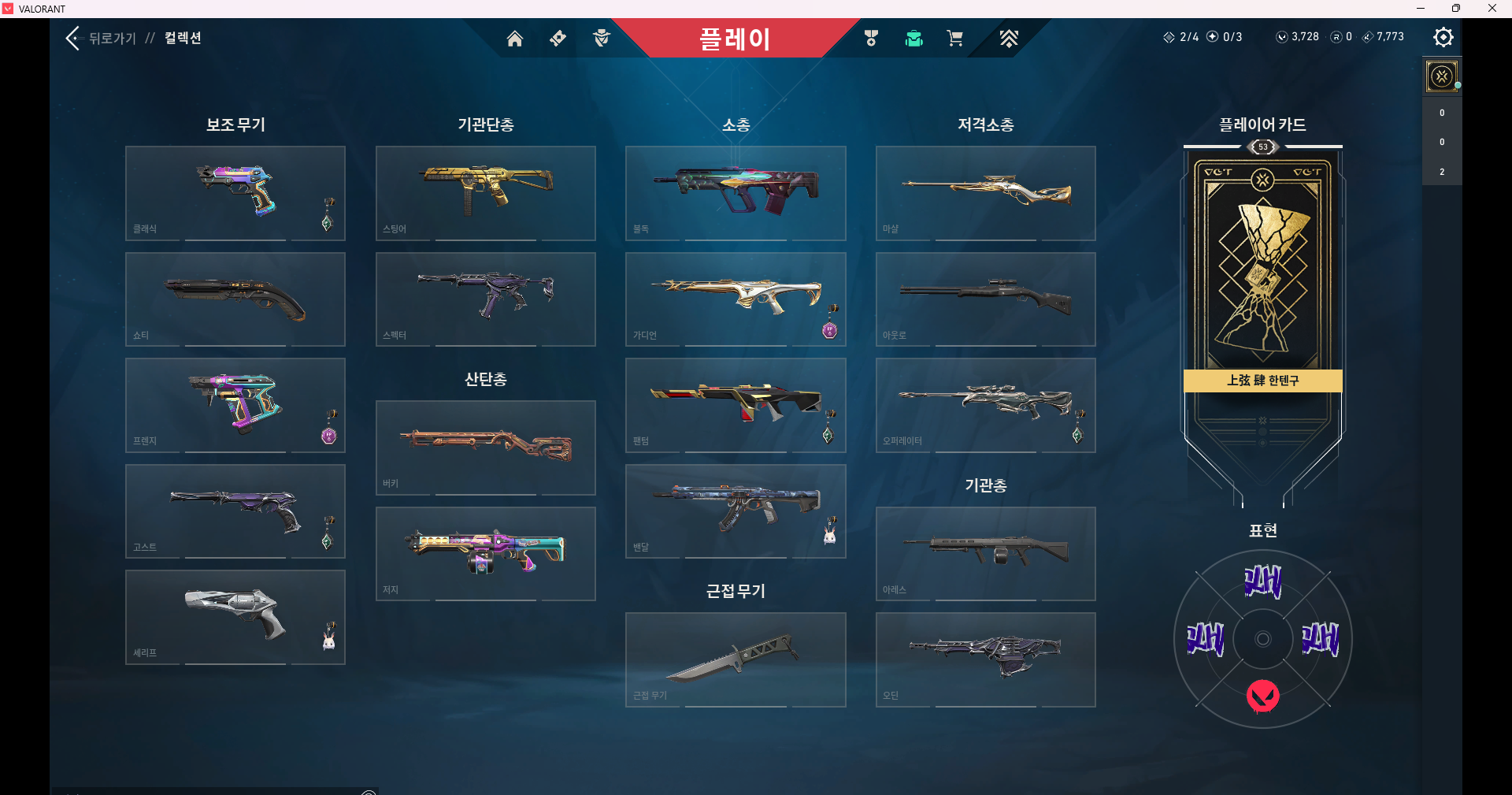The image size is (1512, 795).
Task: Open the 근접 무기 melee knife slot
Action: coord(735,659)
